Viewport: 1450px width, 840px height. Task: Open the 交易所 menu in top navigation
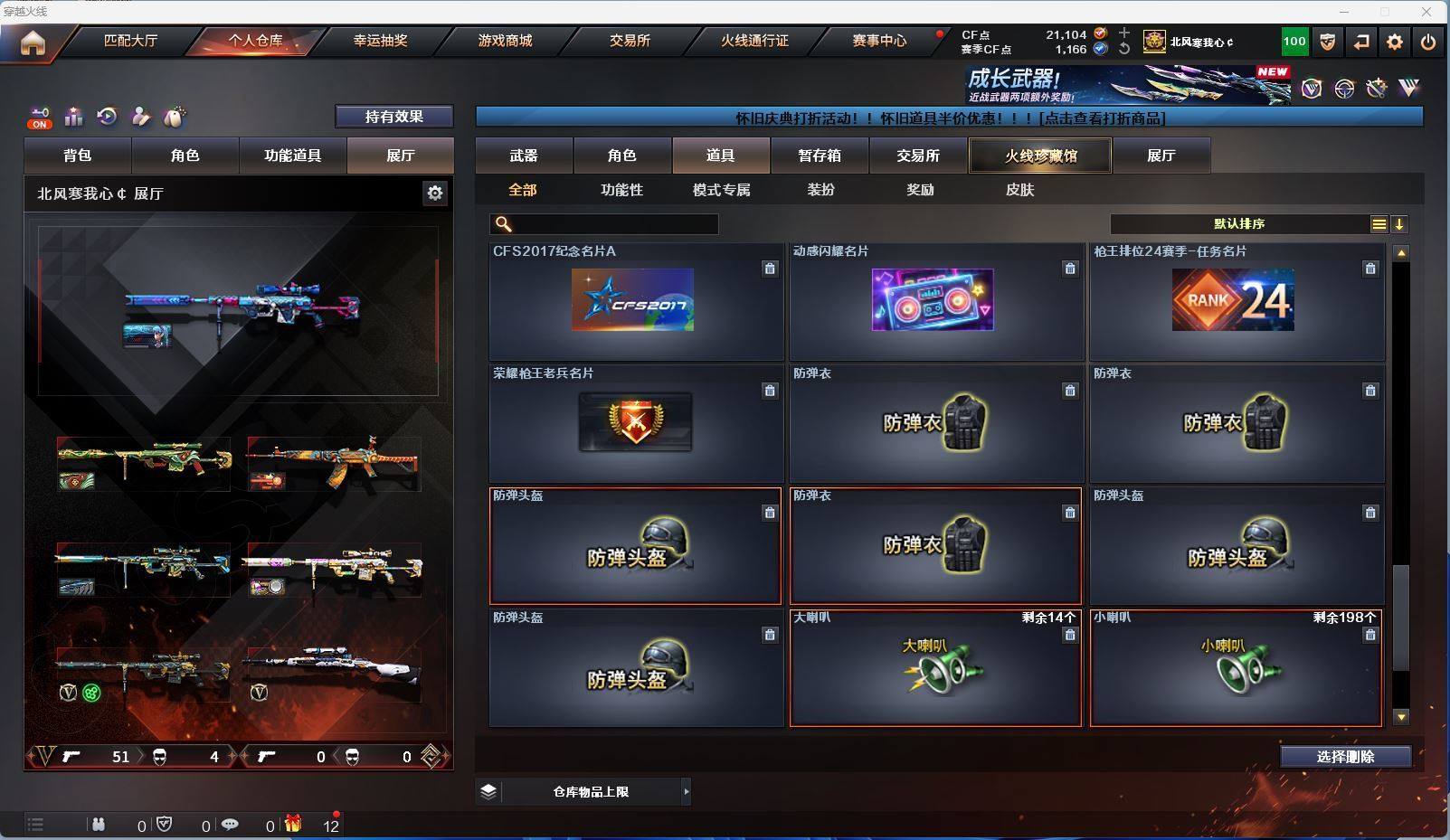[x=630, y=41]
